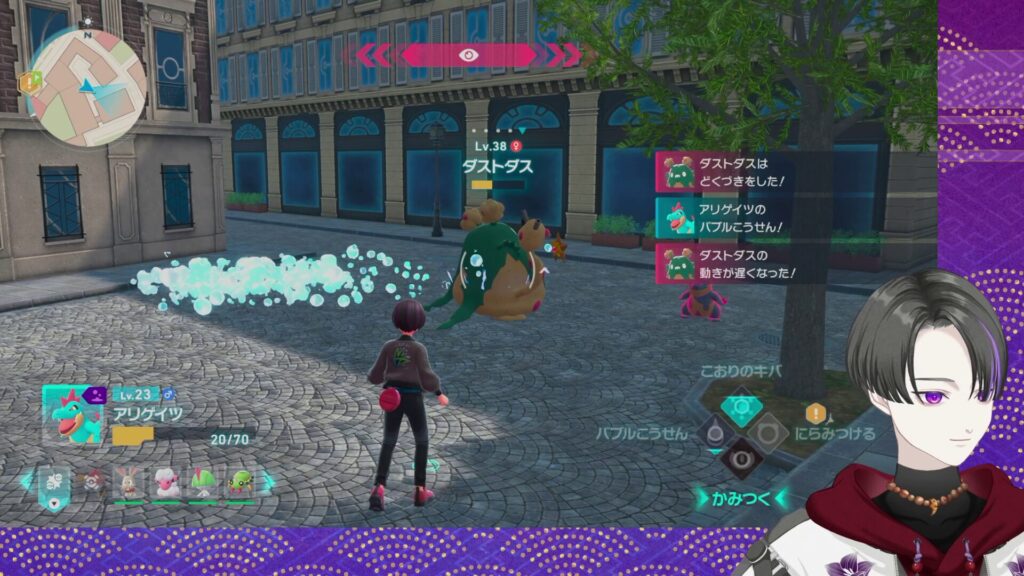1024x576 pixels.
Task: Switch to the green spider party slot
Action: click(x=240, y=482)
